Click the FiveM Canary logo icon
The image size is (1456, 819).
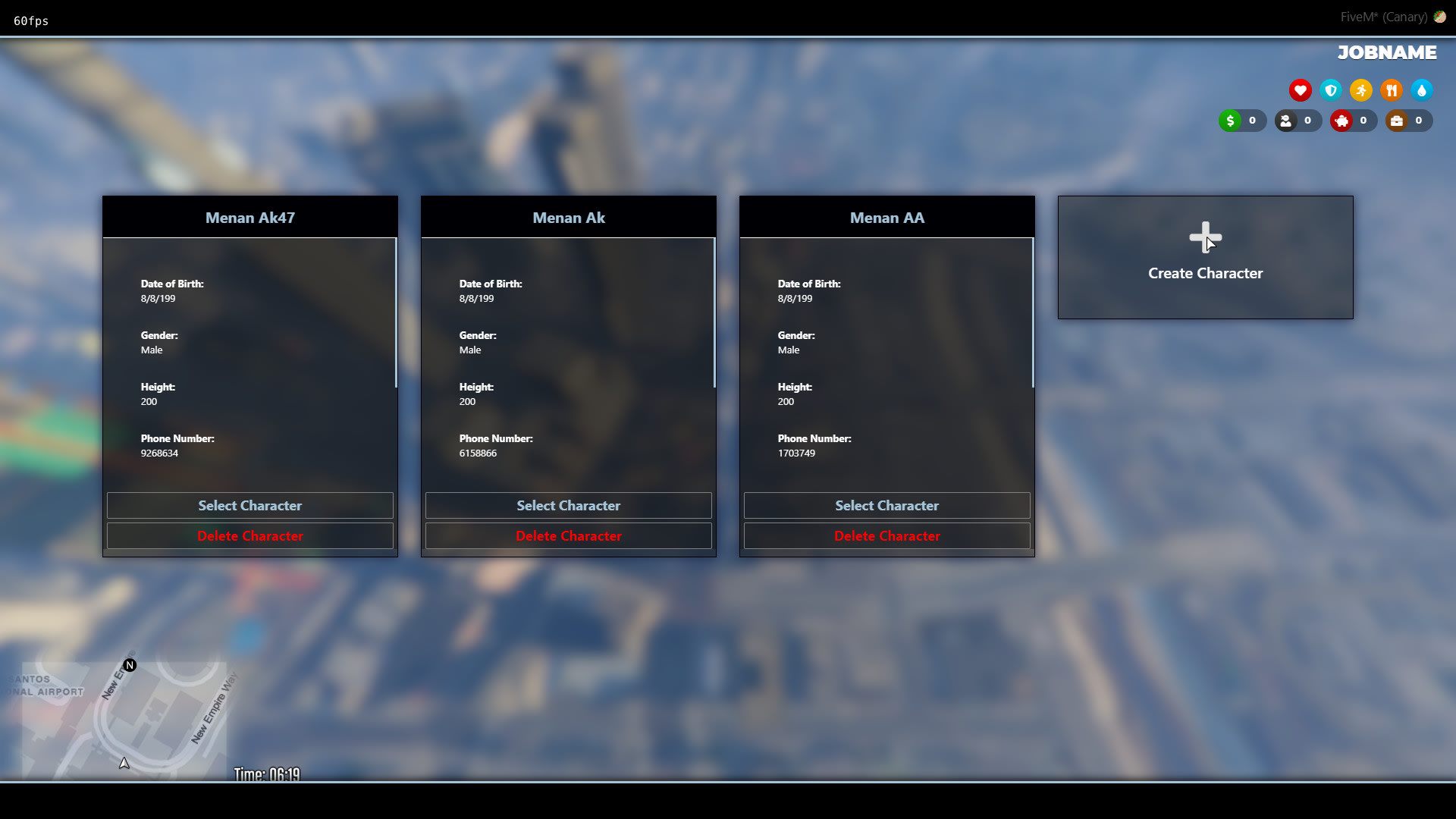point(1440,16)
